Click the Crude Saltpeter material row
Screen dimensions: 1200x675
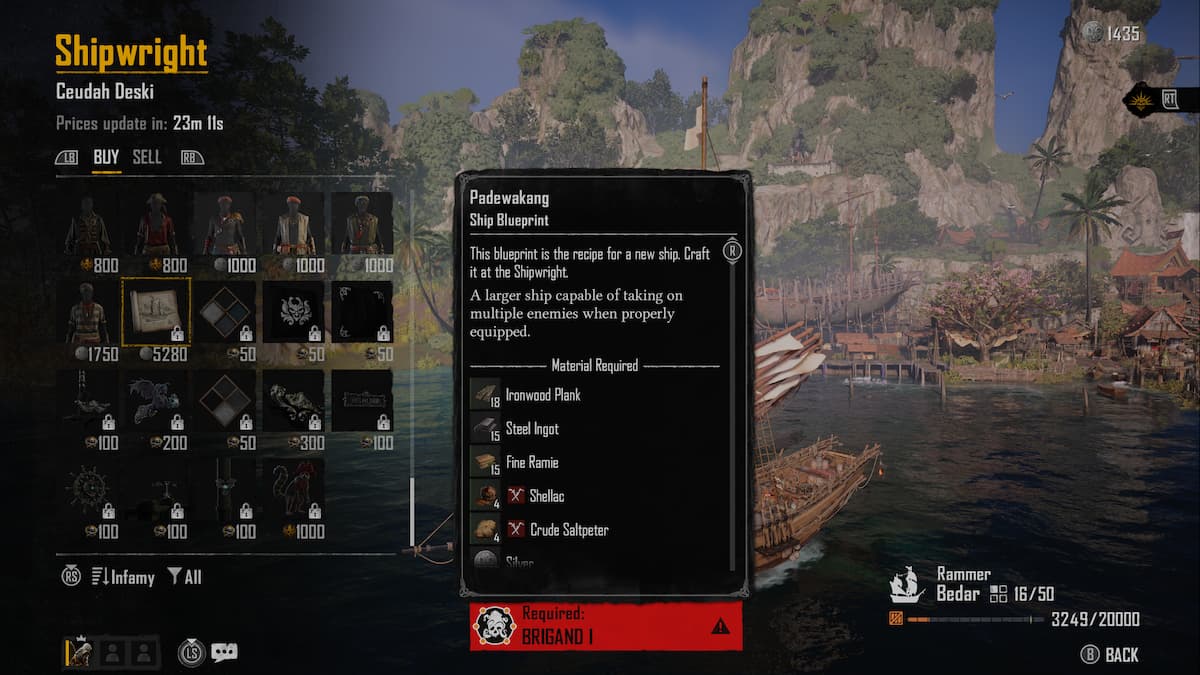(568, 530)
